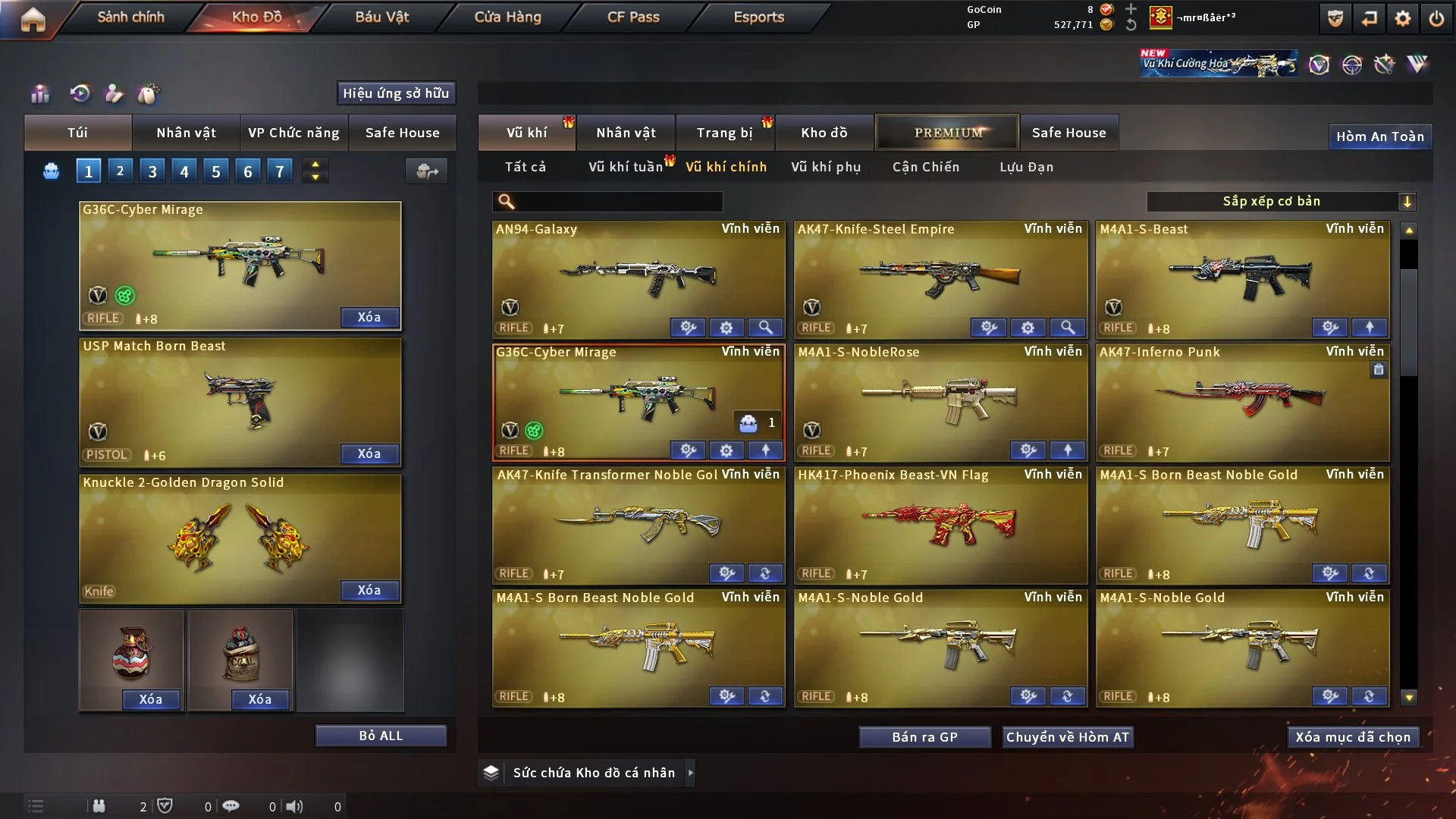Remove USP Match Born Beast with Xóa
This screenshot has width=1456, height=819.
point(369,453)
